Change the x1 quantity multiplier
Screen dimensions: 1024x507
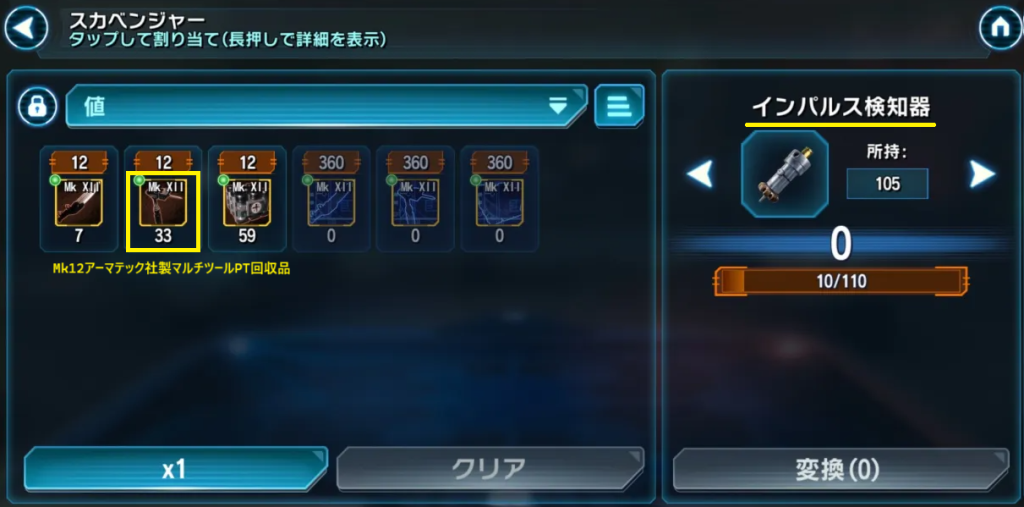(175, 469)
